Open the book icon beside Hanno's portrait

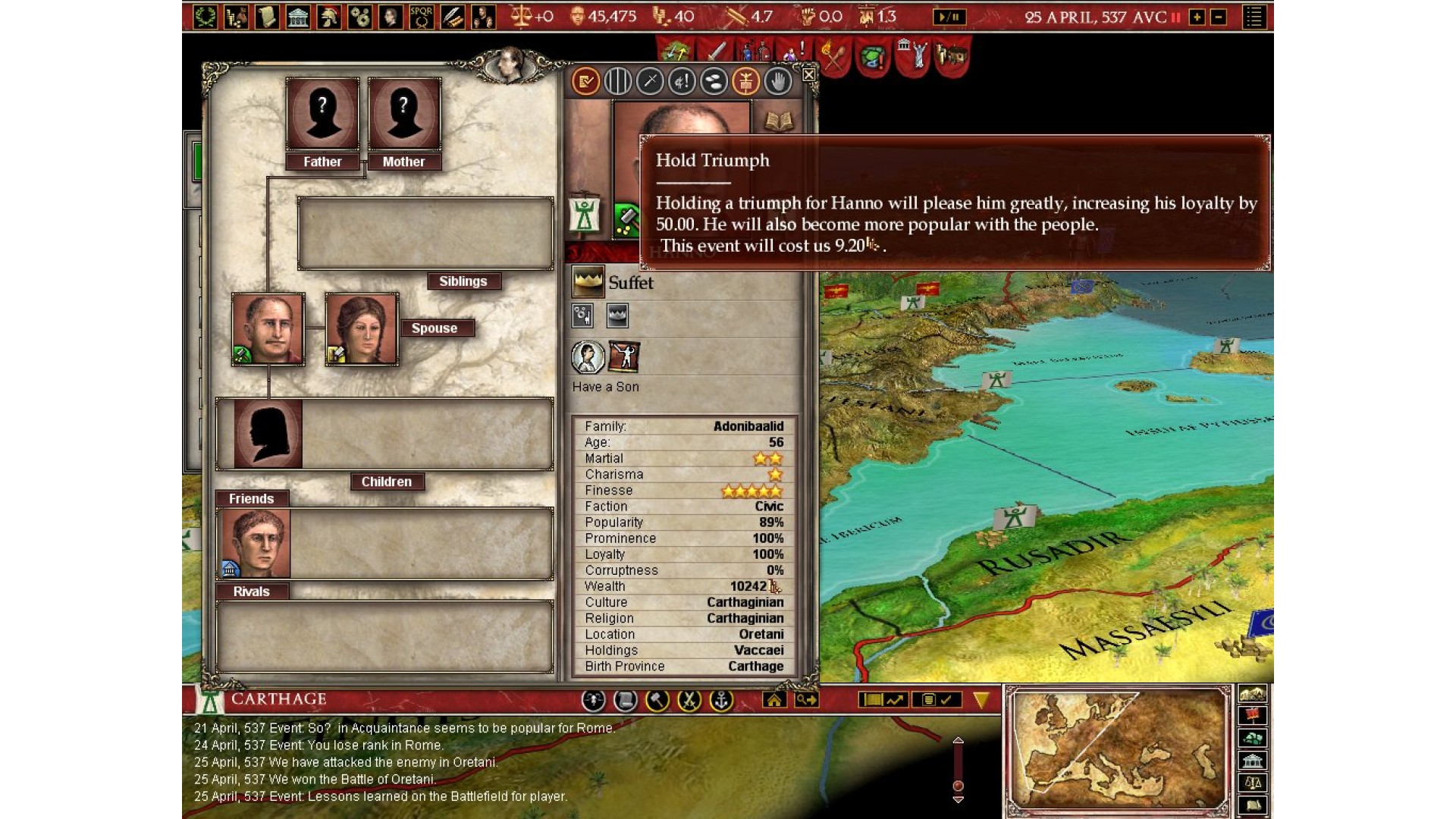pos(779,121)
